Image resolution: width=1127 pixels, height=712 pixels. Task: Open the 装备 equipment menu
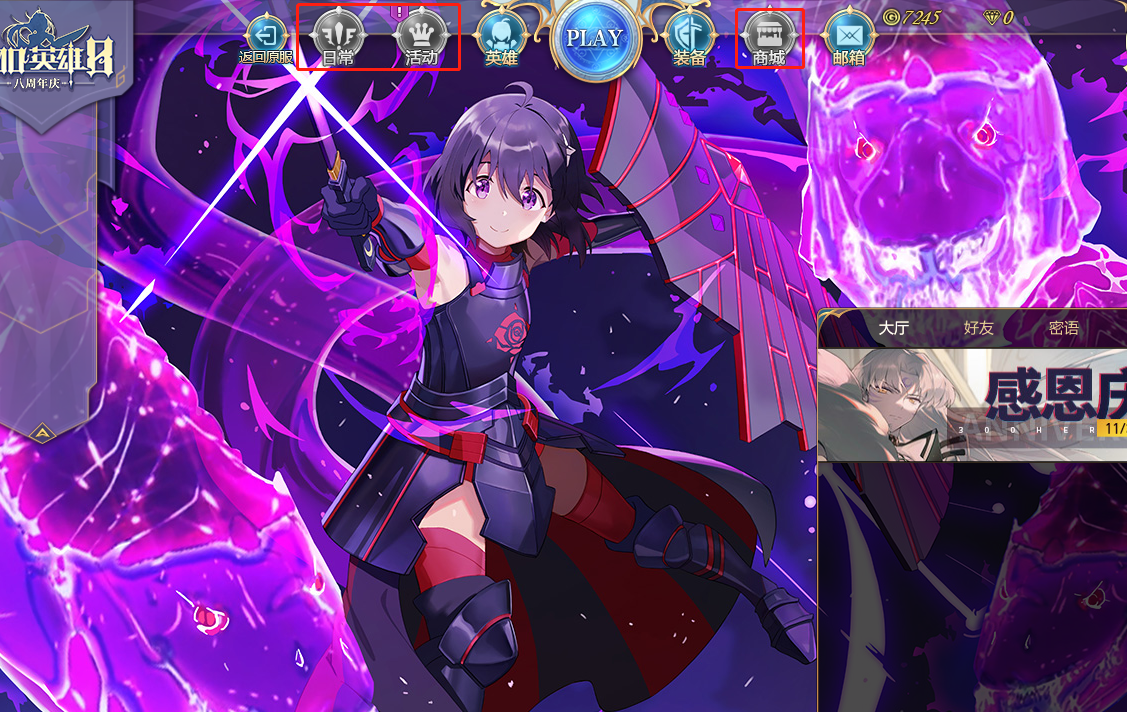pos(689,39)
